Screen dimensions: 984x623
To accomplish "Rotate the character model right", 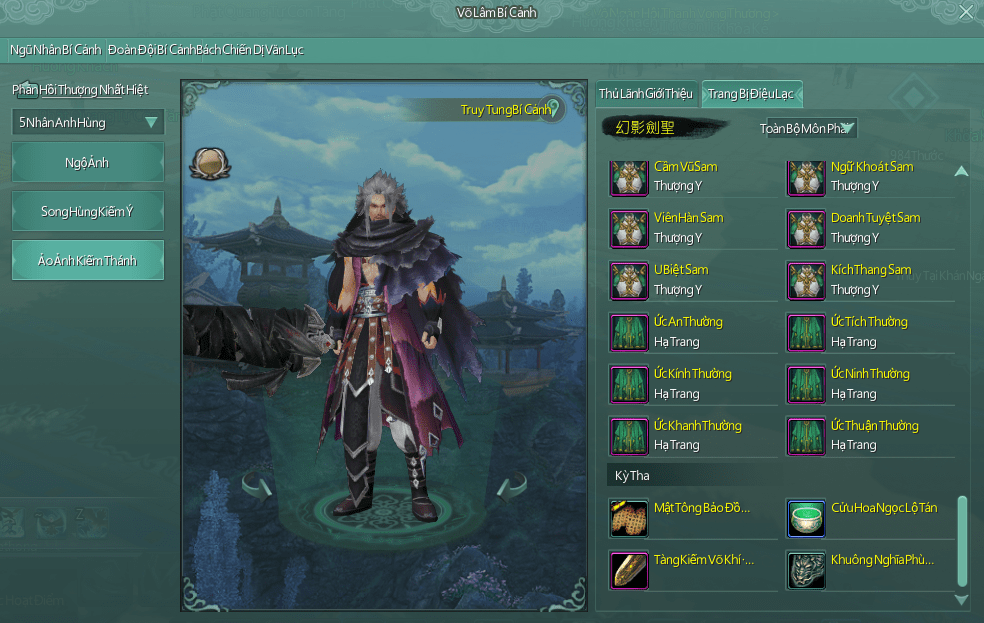I will point(510,488).
